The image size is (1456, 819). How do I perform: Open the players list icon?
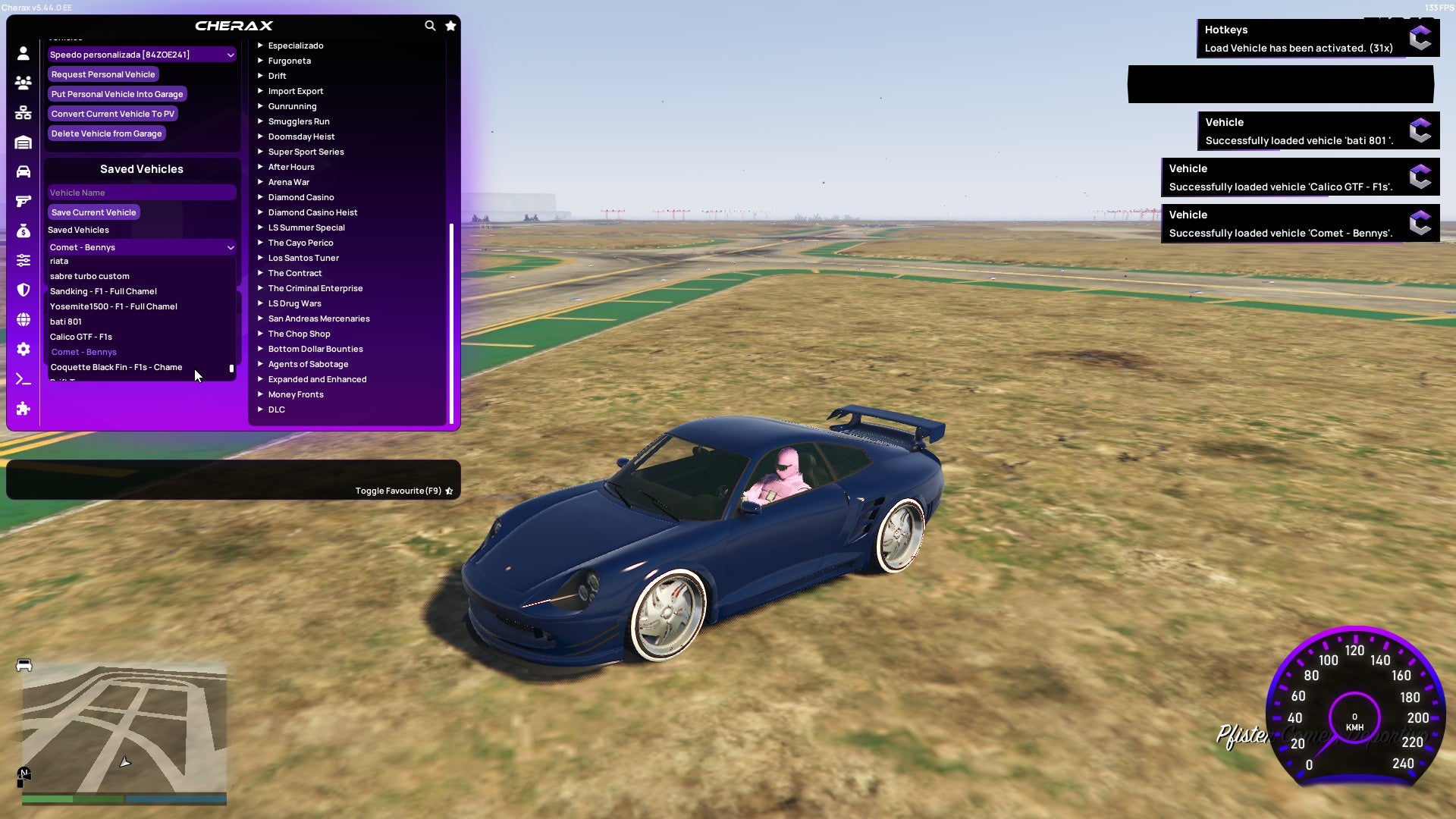pos(23,83)
